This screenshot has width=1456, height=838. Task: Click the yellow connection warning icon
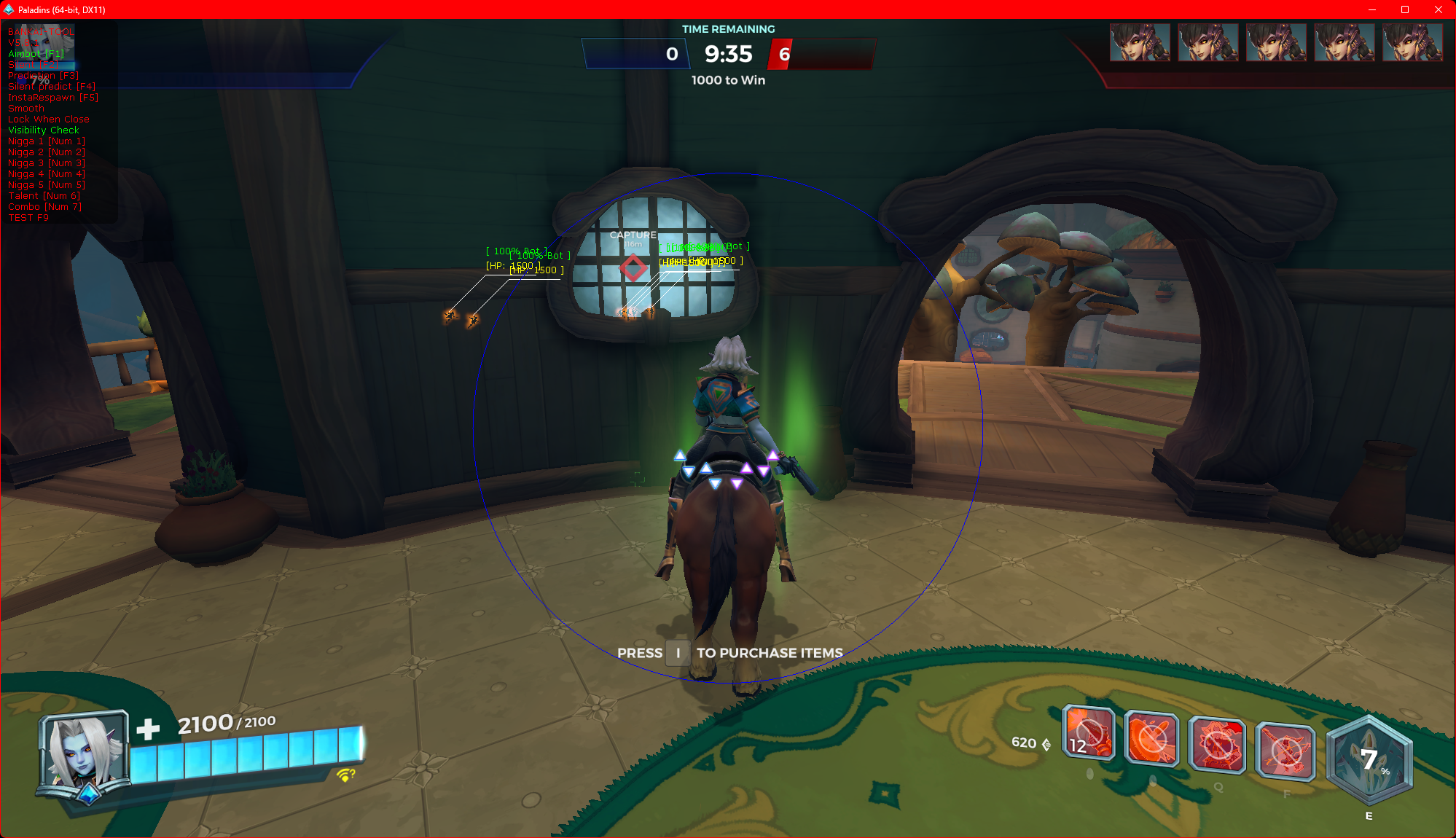coord(345,775)
